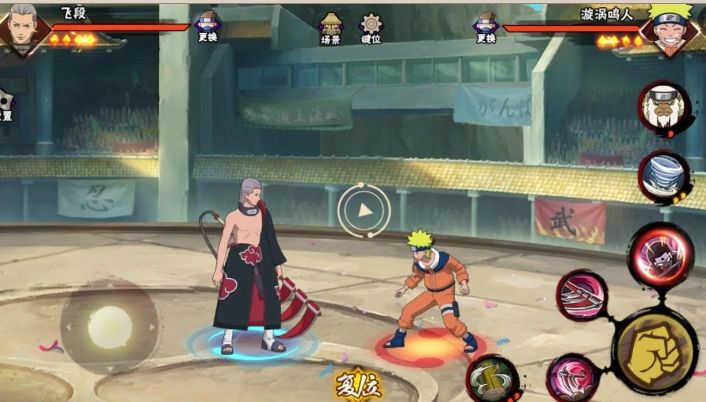Activate the pink scythe skill at the bottom
The width and height of the screenshot is (706, 402).
click(573, 379)
